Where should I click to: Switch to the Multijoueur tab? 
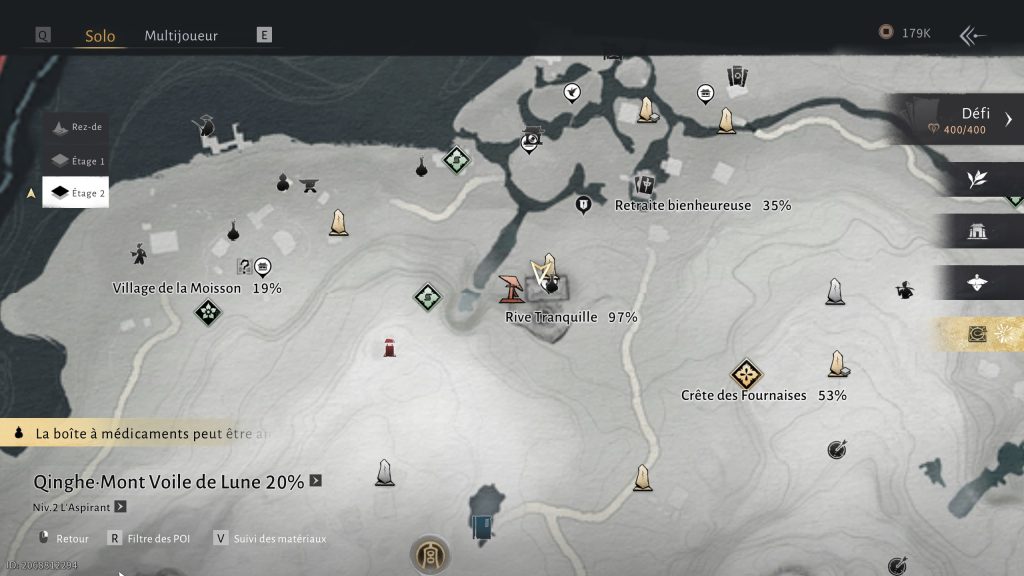pos(181,36)
